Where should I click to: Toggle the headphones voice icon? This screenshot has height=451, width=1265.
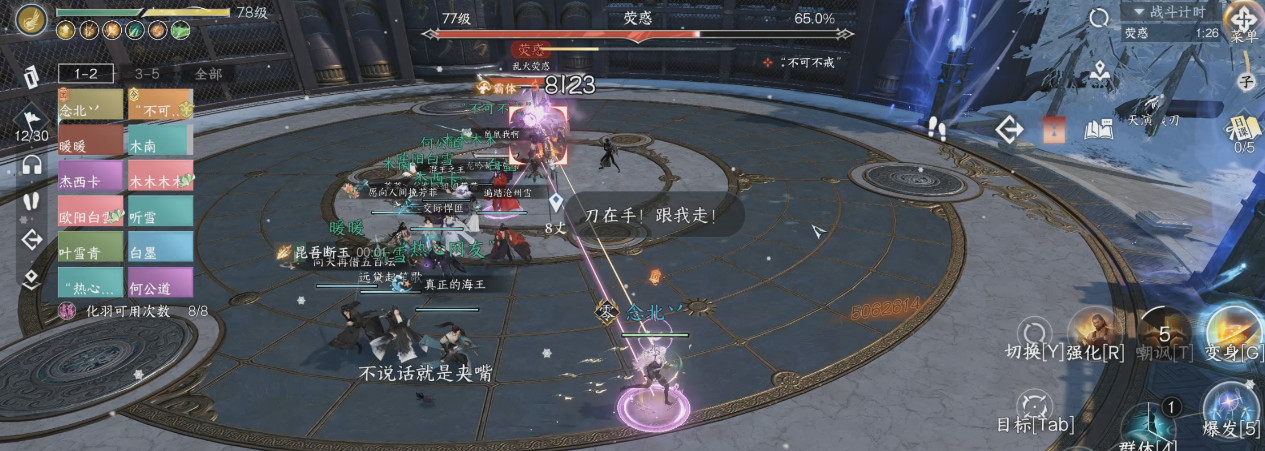click(x=32, y=165)
